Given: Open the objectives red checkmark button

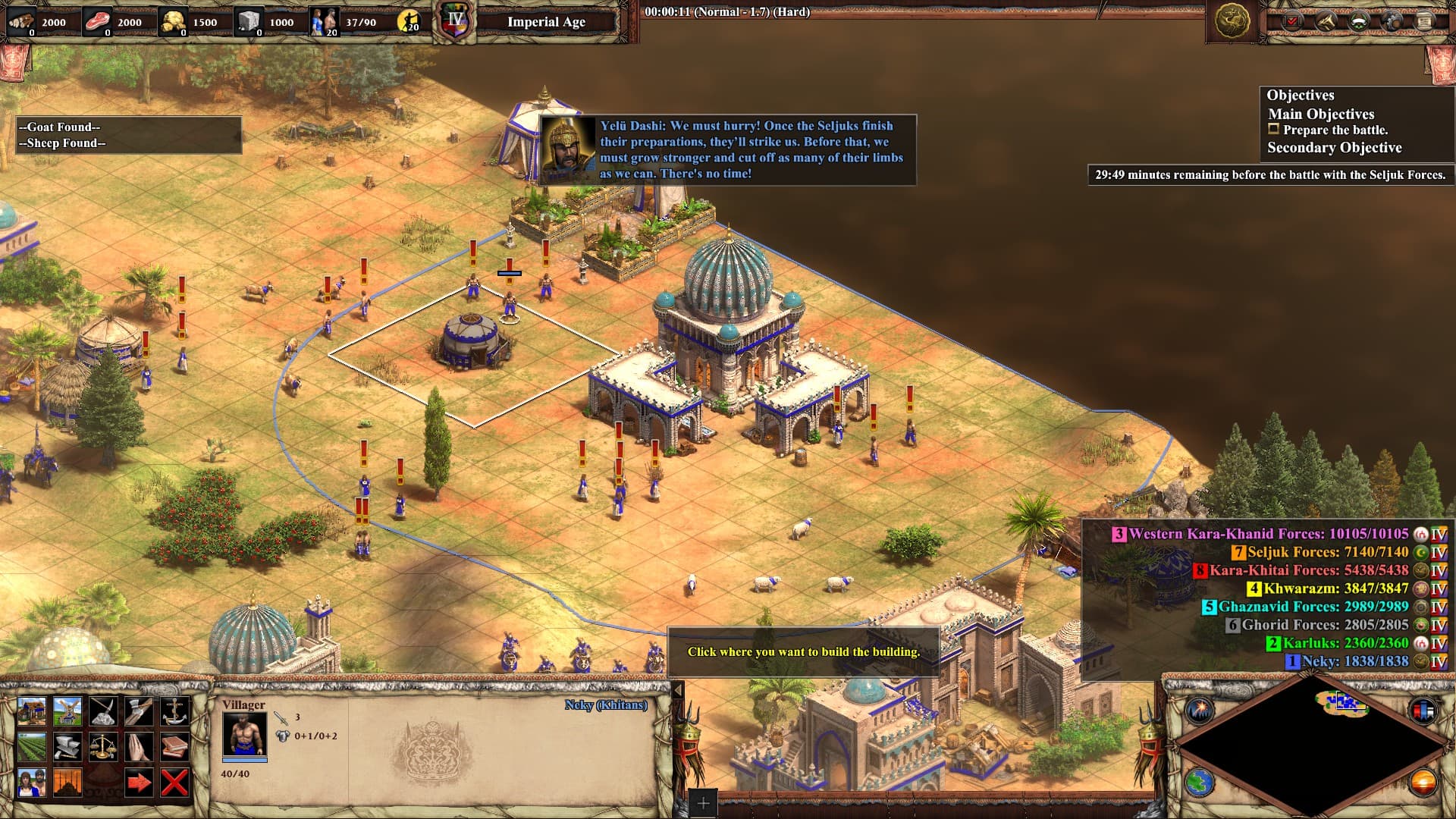Looking at the screenshot, I should tap(1291, 21).
